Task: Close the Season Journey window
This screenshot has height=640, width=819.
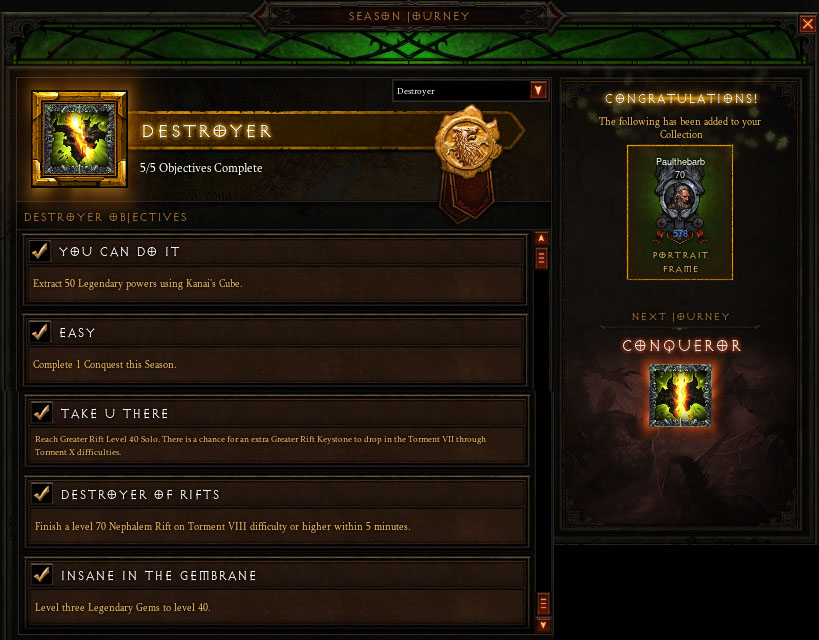Action: coord(807,24)
